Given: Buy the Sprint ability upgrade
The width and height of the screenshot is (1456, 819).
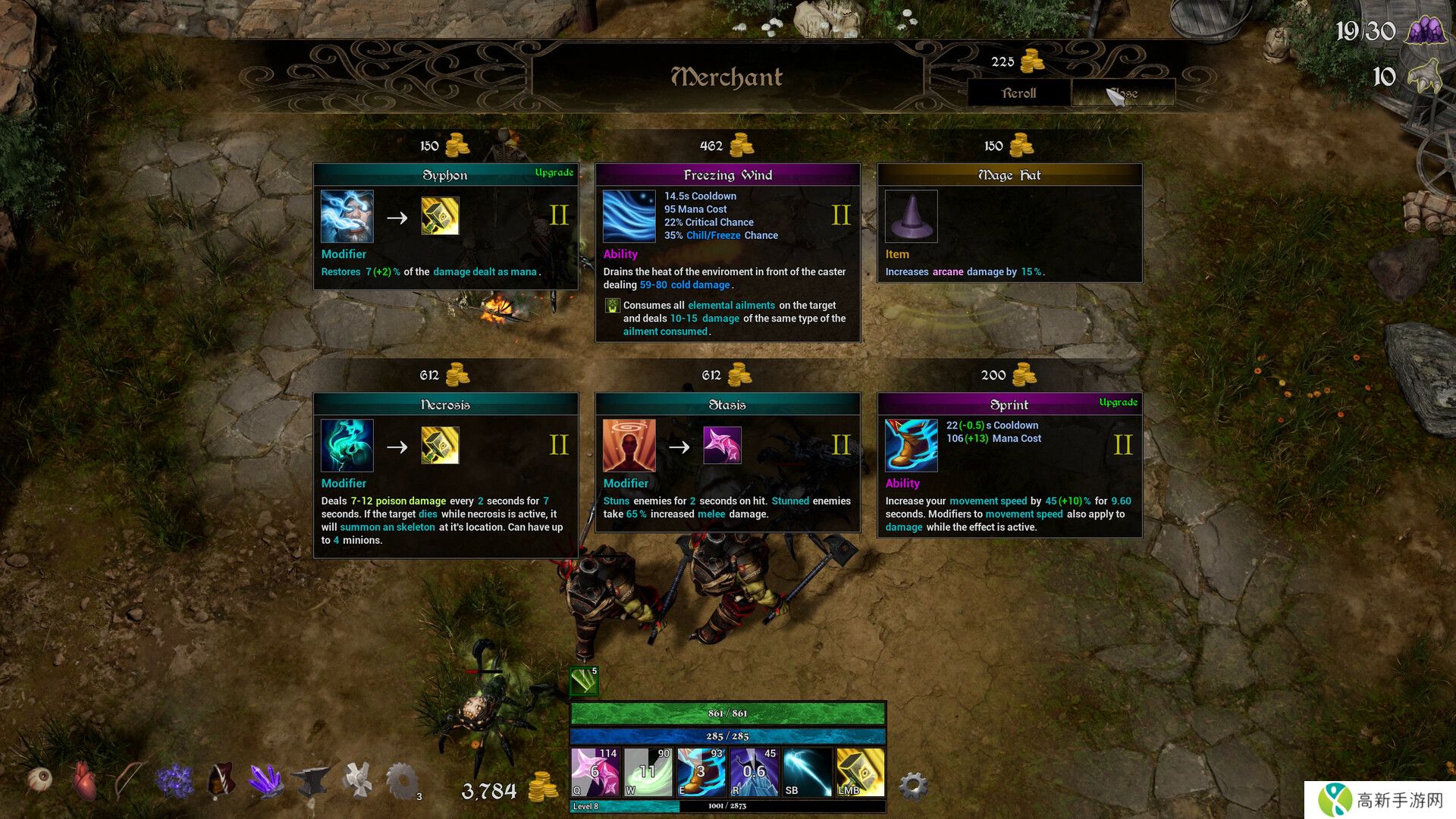Looking at the screenshot, I should pos(1009,465).
